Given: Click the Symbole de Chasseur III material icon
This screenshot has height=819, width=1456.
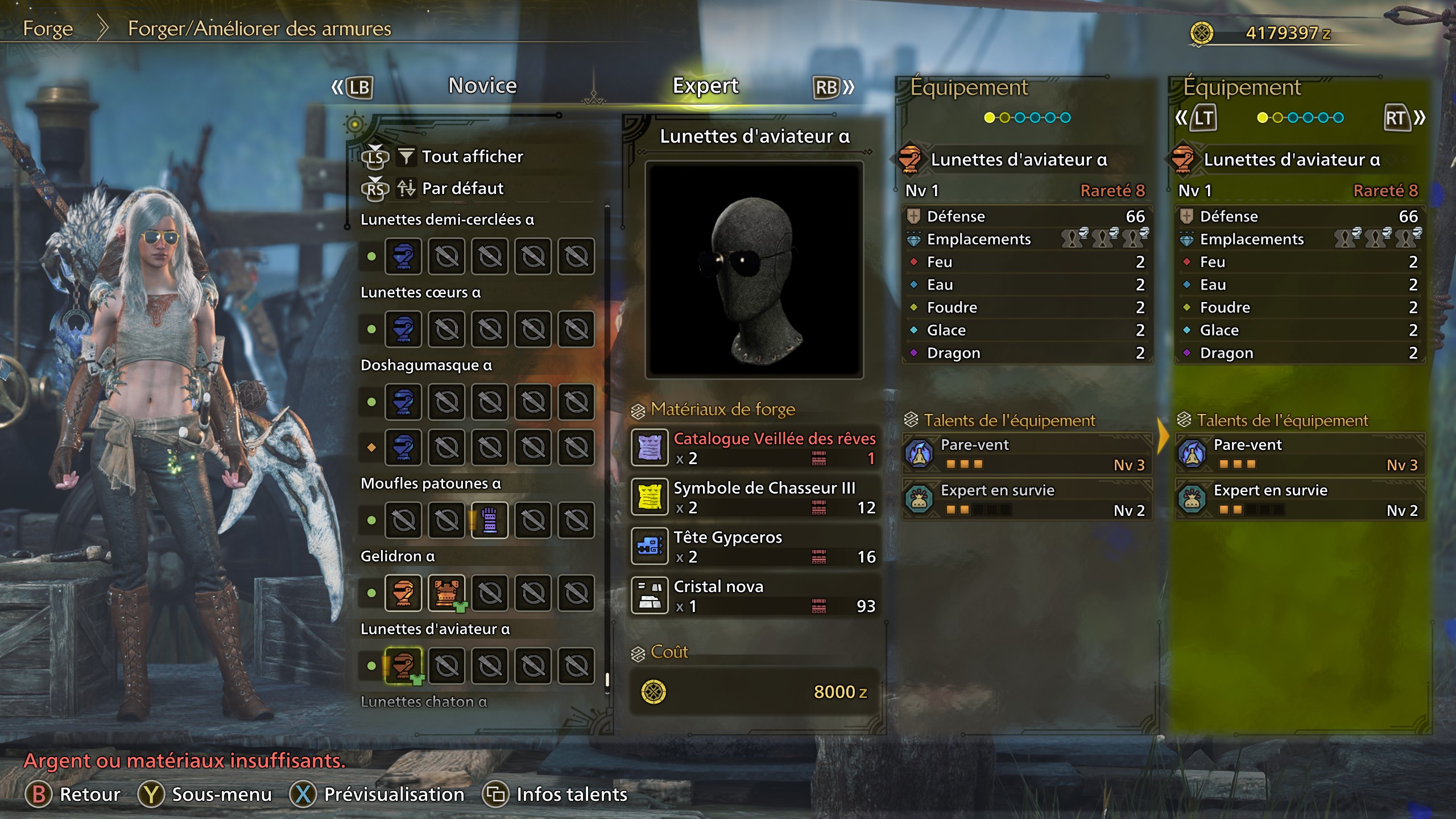Looking at the screenshot, I should click(650, 497).
